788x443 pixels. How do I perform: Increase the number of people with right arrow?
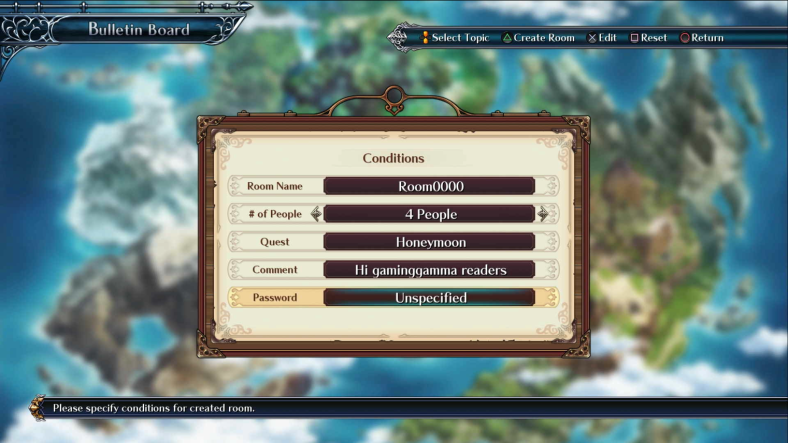(543, 214)
